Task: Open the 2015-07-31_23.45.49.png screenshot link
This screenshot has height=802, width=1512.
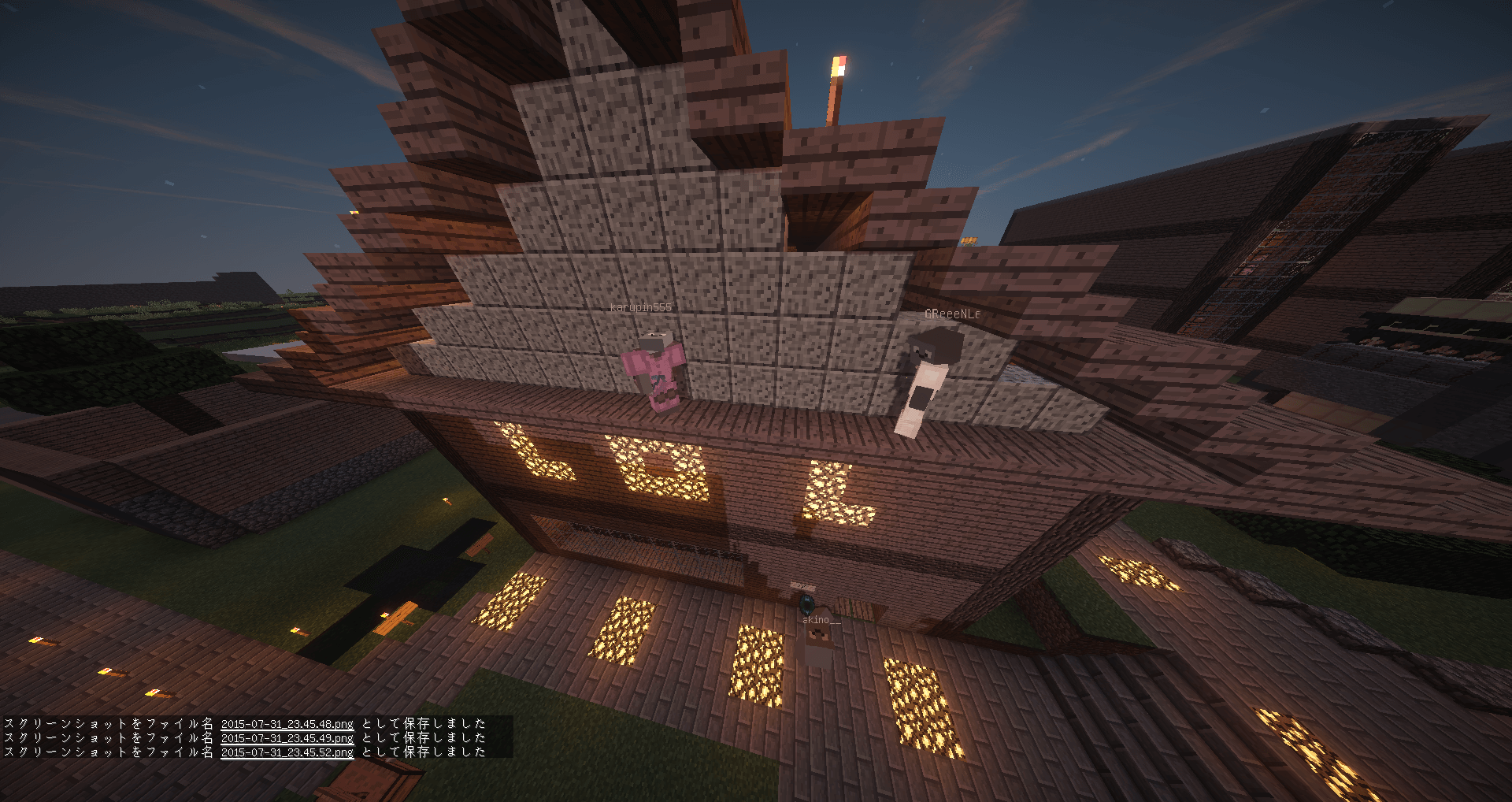Action: 287,738
